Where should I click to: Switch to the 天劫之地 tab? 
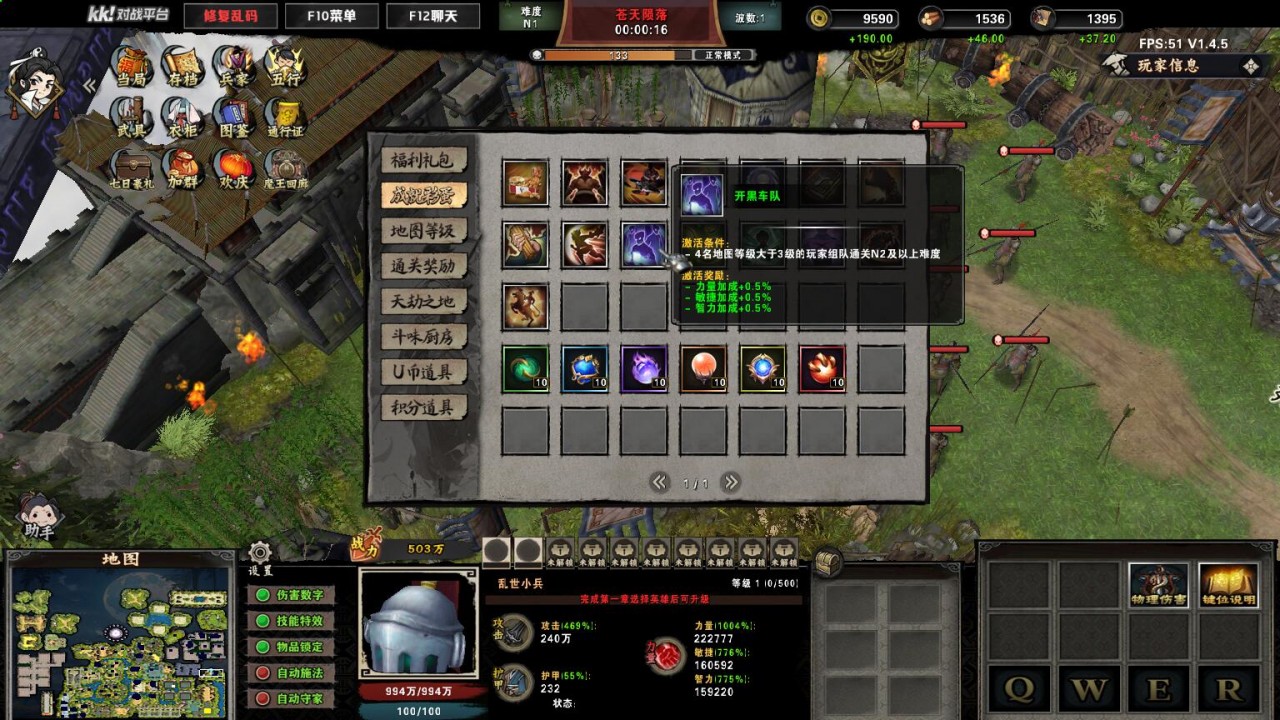coord(423,302)
